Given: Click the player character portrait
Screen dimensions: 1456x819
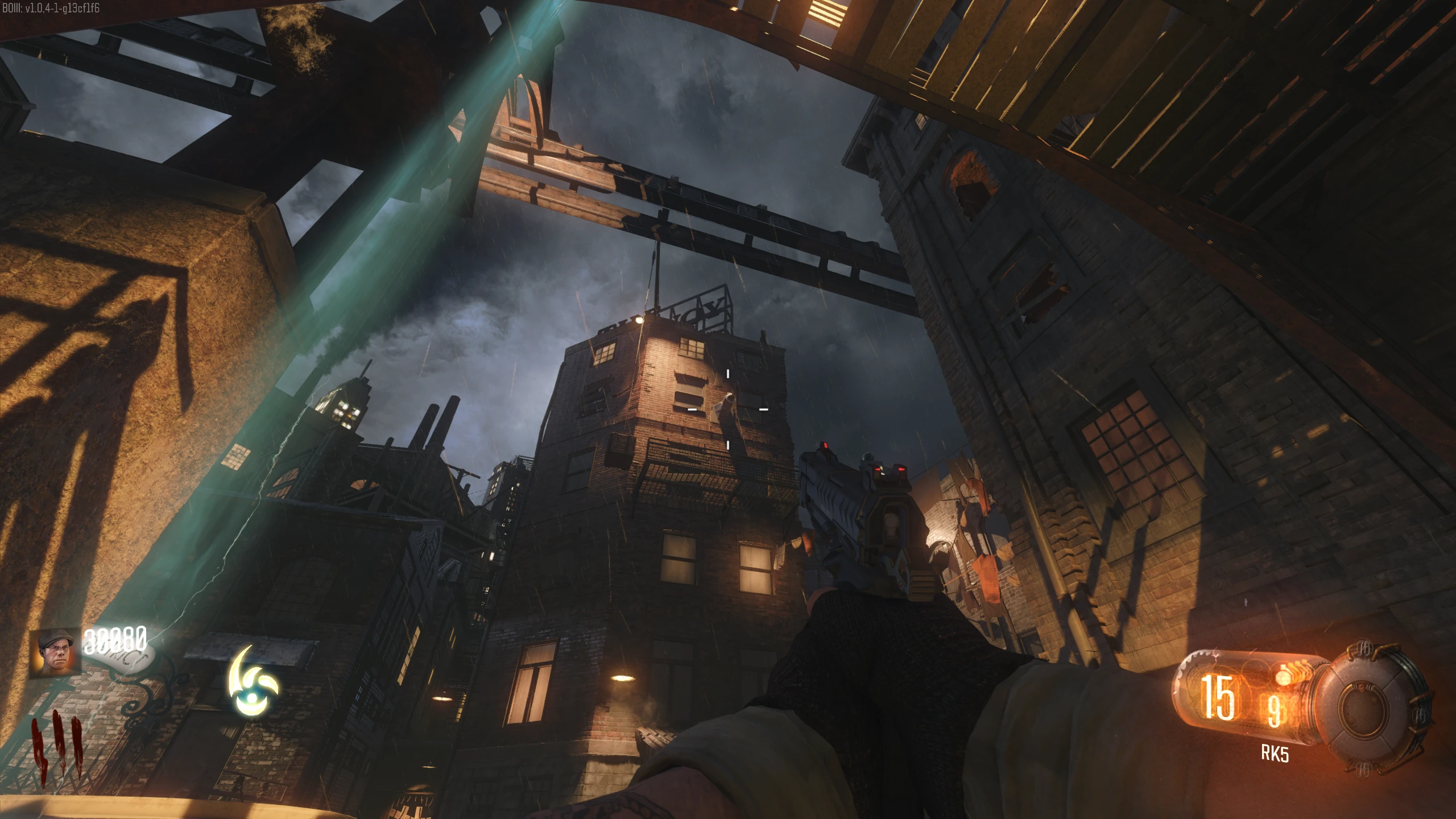Looking at the screenshot, I should pyautogui.click(x=55, y=653).
